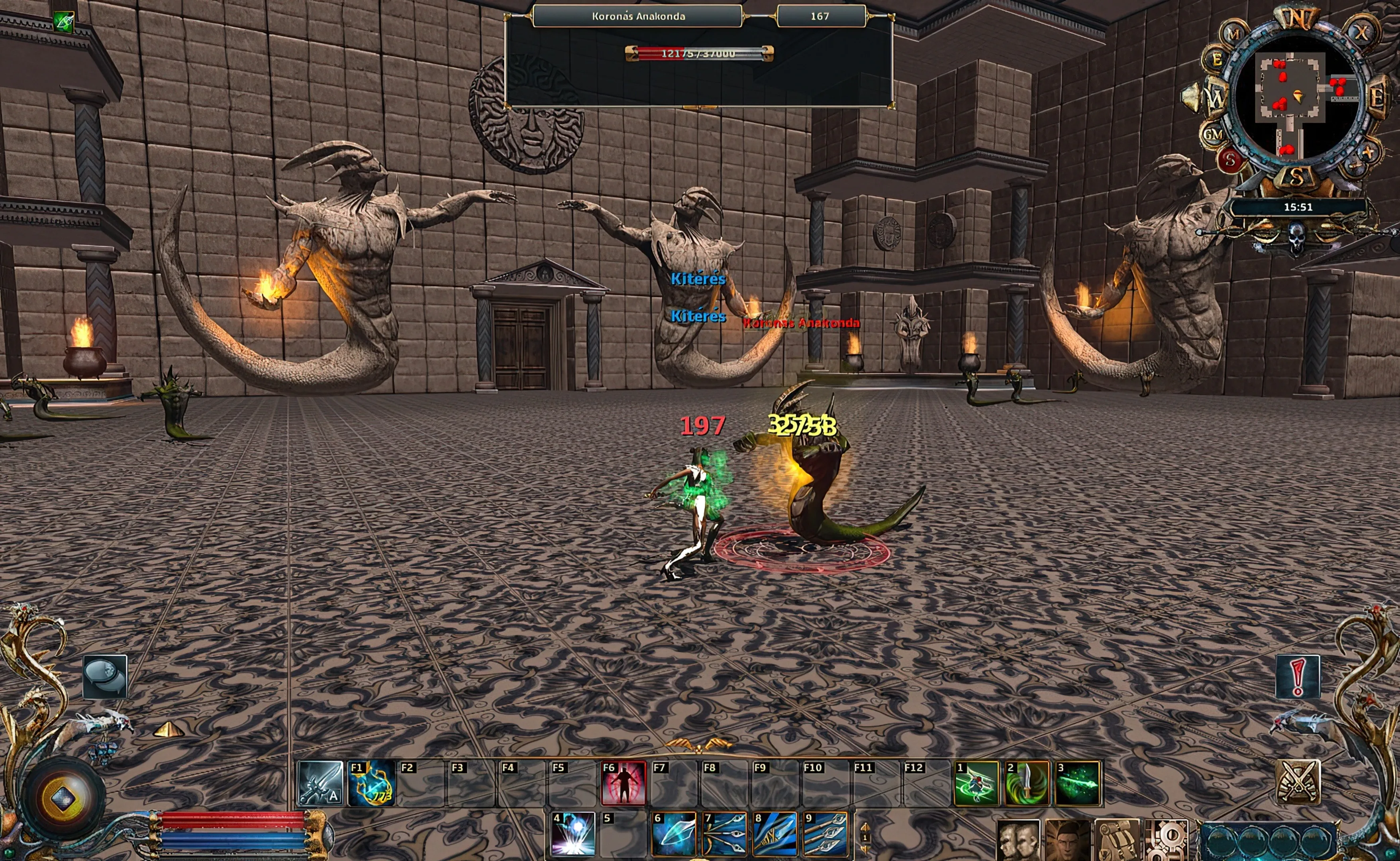The height and width of the screenshot is (861, 1400).
Task: Launch the arrow volley skill in slot 9
Action: [x=825, y=833]
